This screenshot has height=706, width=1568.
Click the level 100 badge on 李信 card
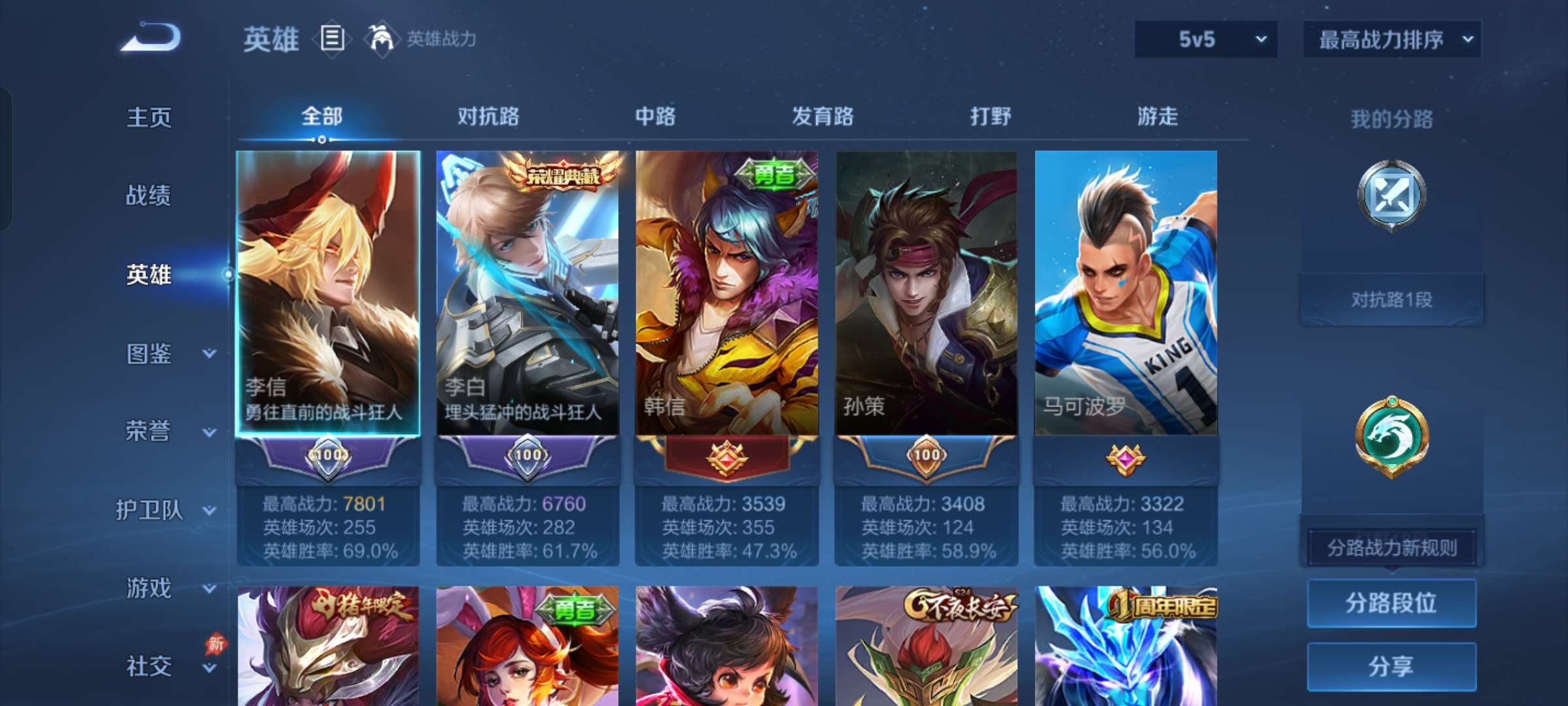(329, 458)
